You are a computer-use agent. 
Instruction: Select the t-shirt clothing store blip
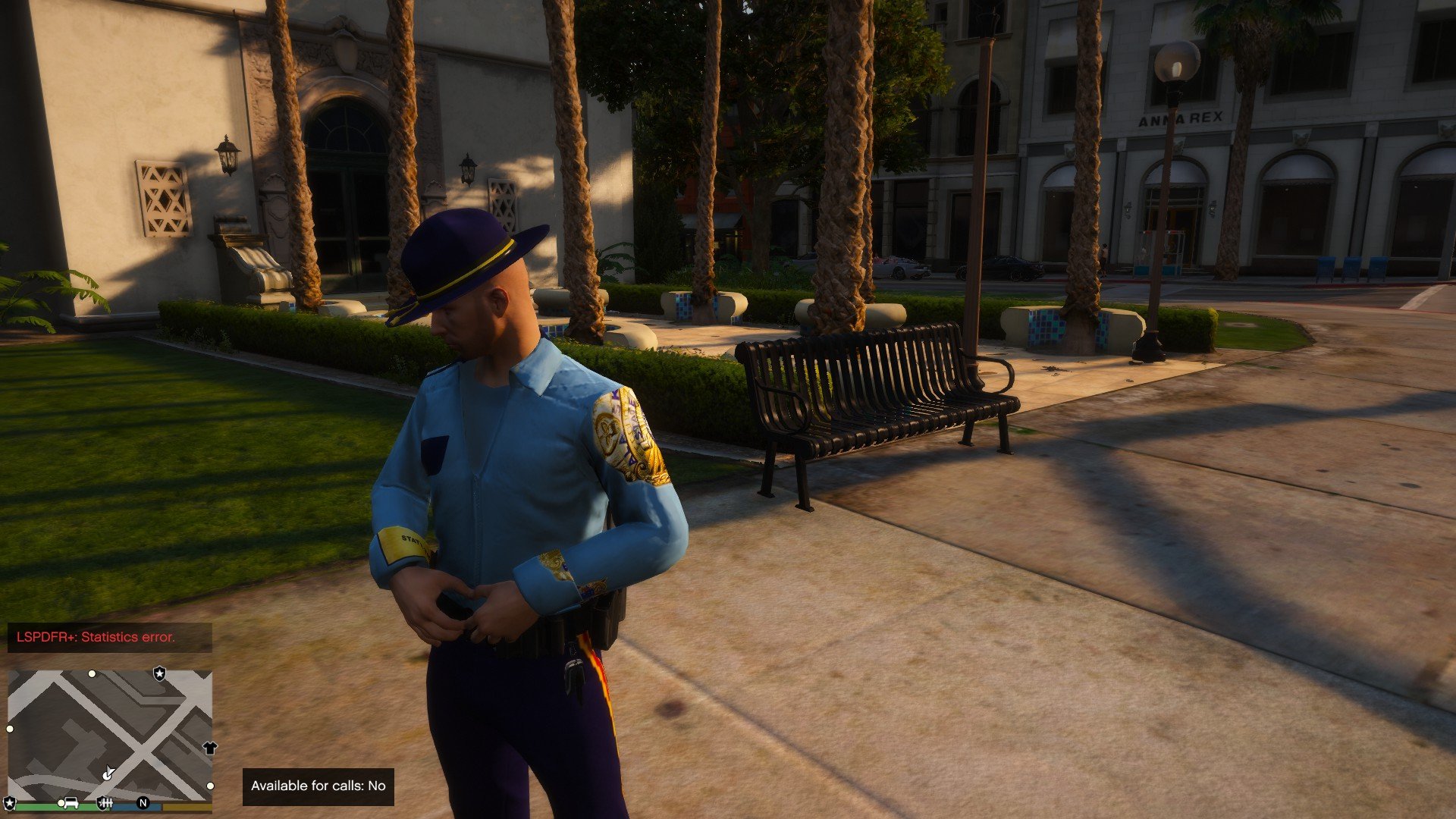point(210,748)
